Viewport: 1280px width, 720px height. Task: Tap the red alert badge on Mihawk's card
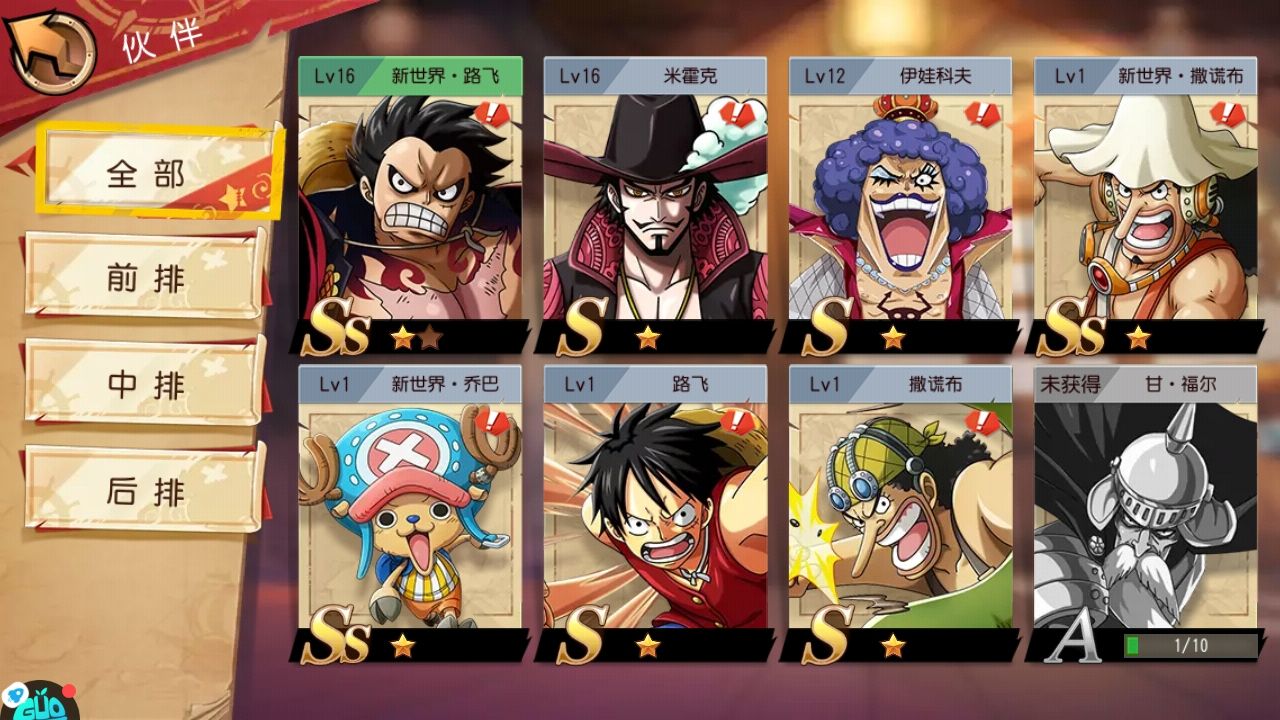tap(737, 114)
